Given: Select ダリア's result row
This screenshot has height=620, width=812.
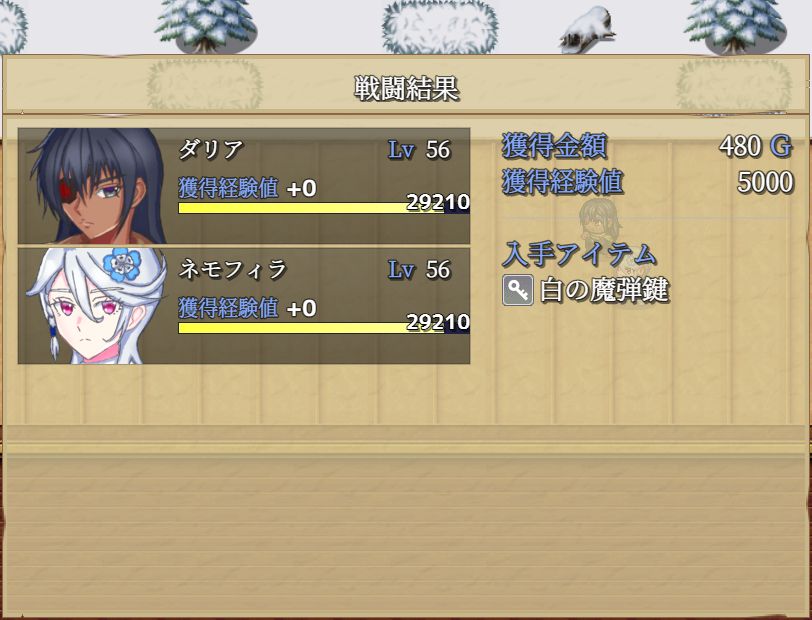Looking at the screenshot, I should click(x=244, y=186).
